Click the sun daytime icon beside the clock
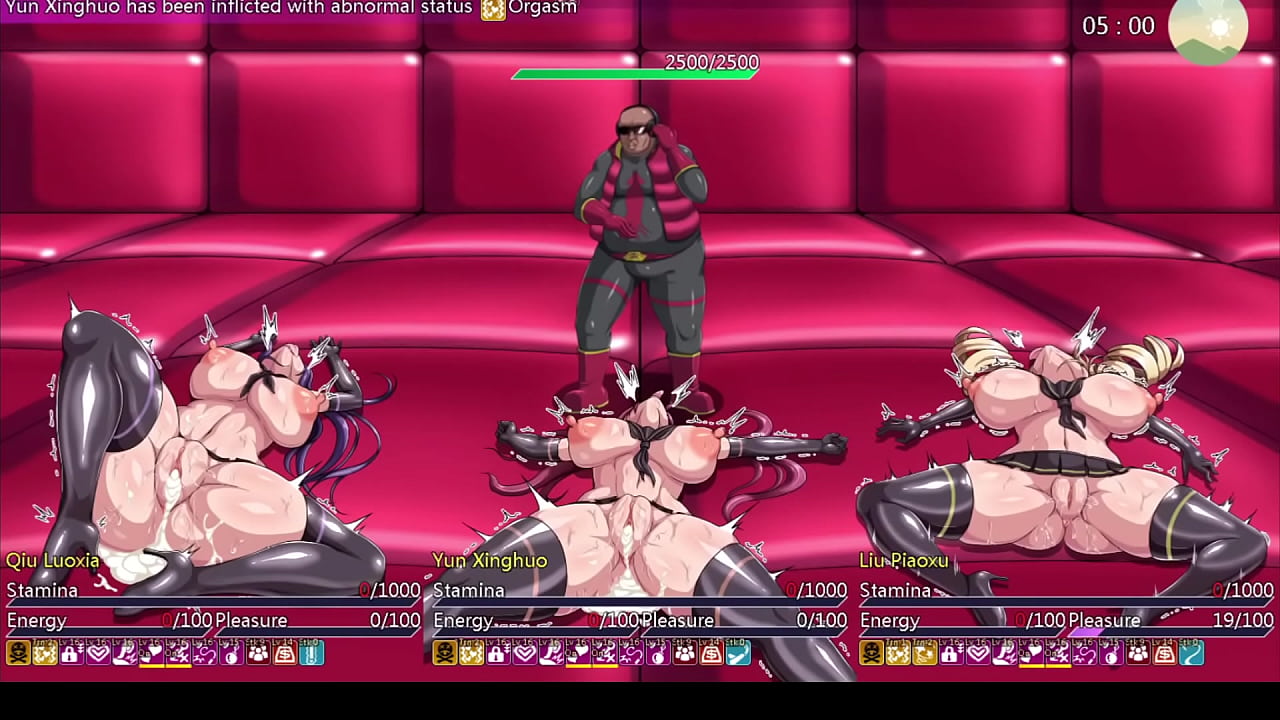The width and height of the screenshot is (1280, 720). coord(1207,28)
